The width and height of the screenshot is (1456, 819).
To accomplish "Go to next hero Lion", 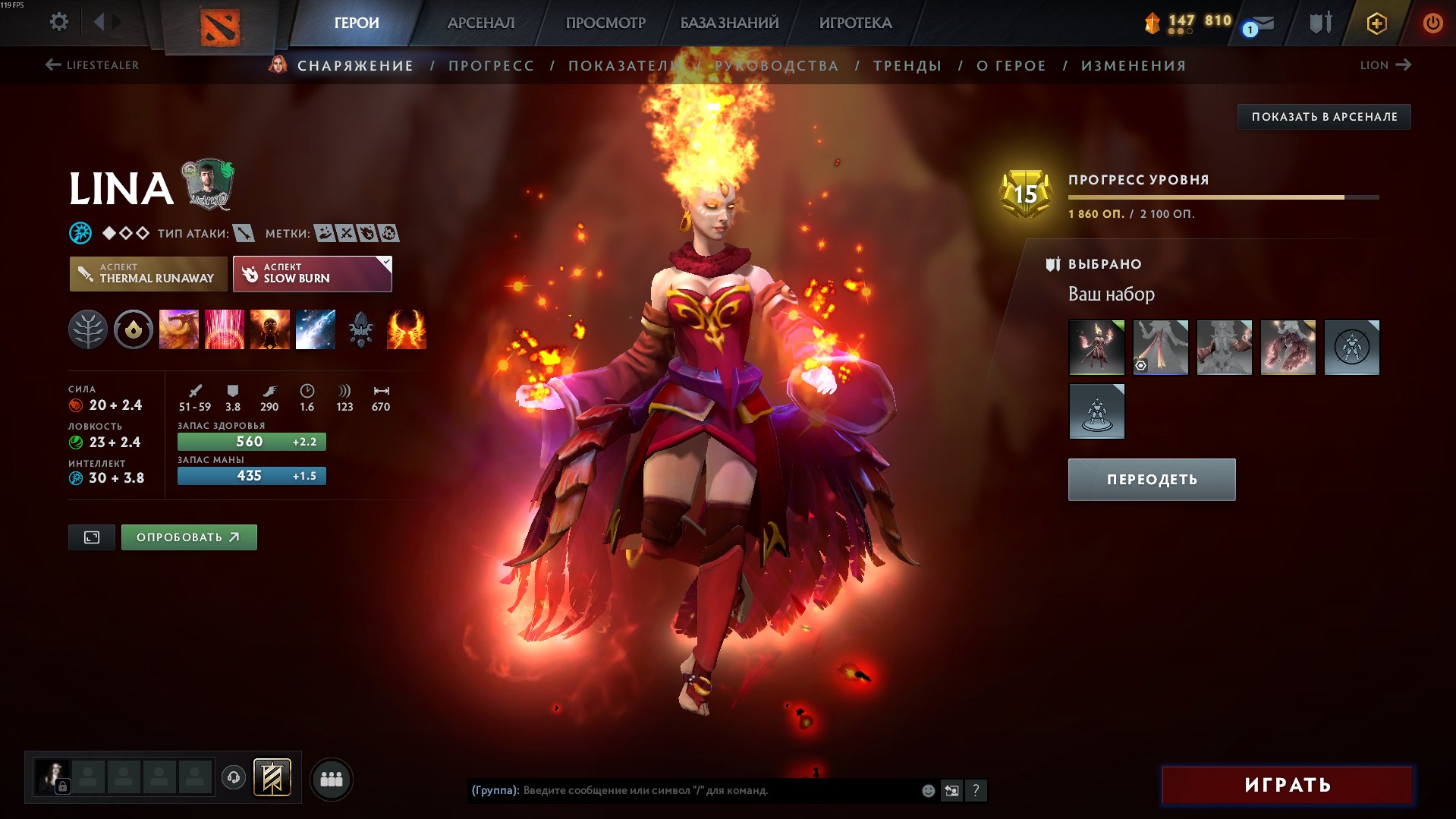I will (1385, 65).
